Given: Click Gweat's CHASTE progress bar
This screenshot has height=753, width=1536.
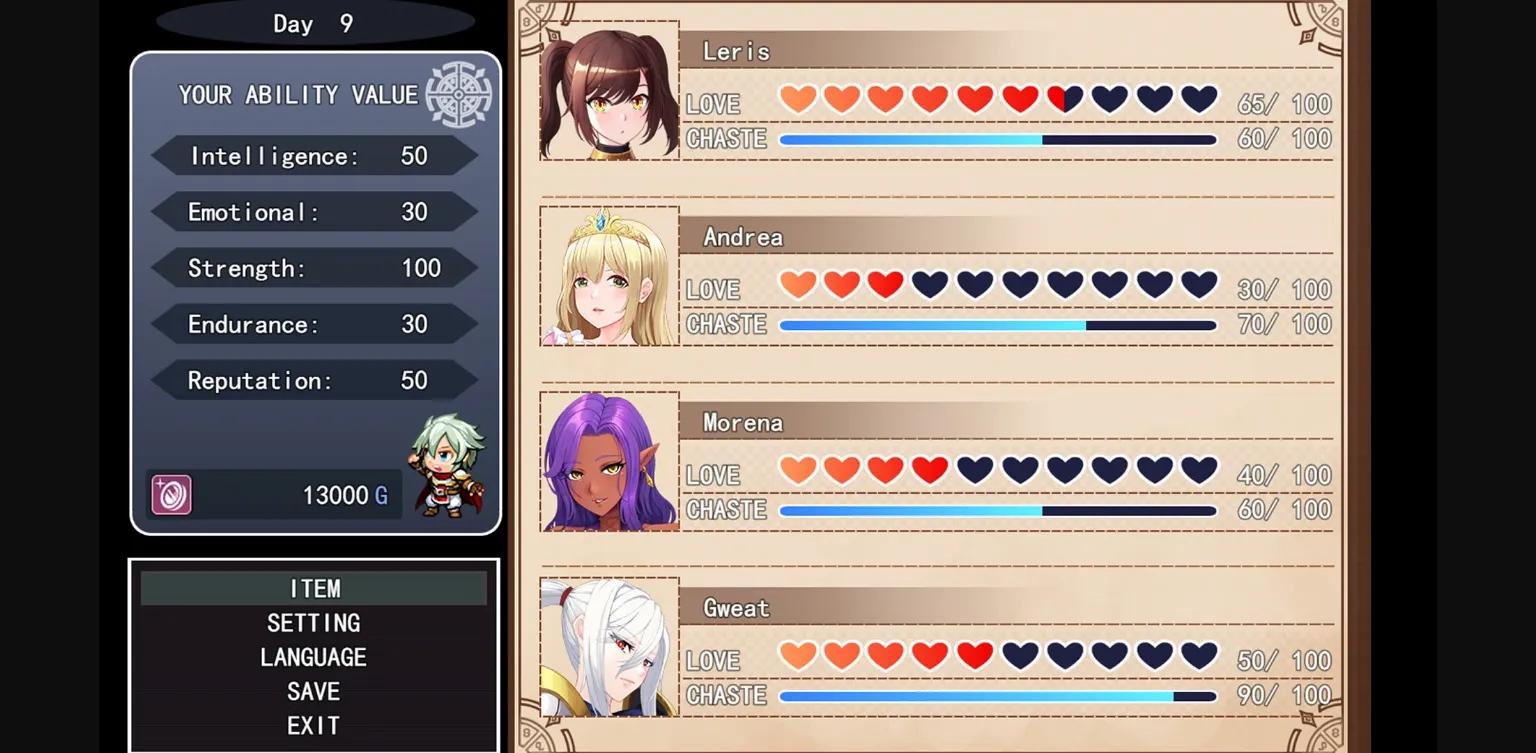Looking at the screenshot, I should pos(995,695).
